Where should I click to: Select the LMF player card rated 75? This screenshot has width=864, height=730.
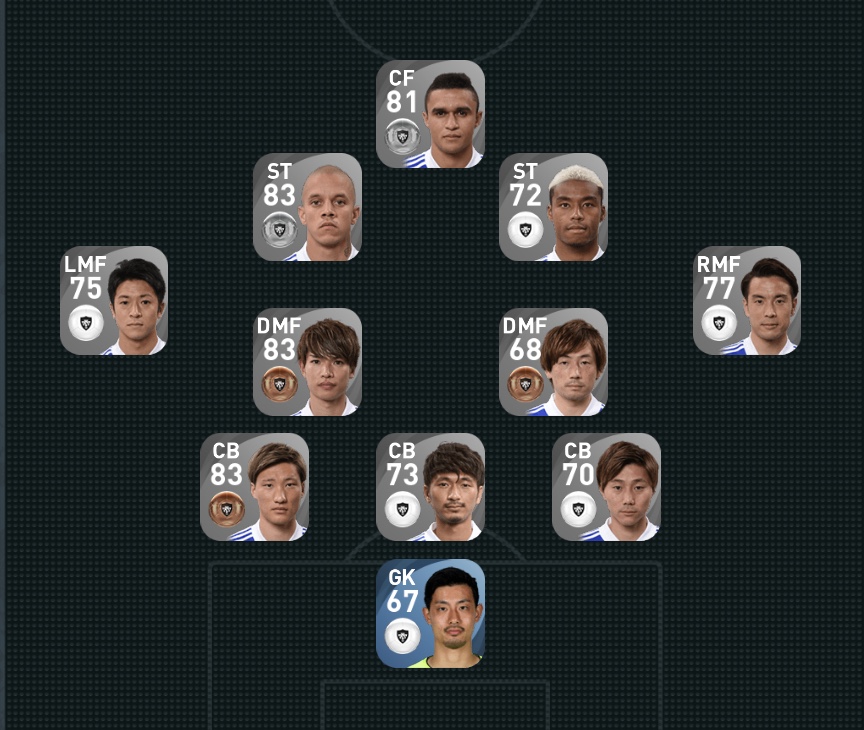click(x=114, y=300)
